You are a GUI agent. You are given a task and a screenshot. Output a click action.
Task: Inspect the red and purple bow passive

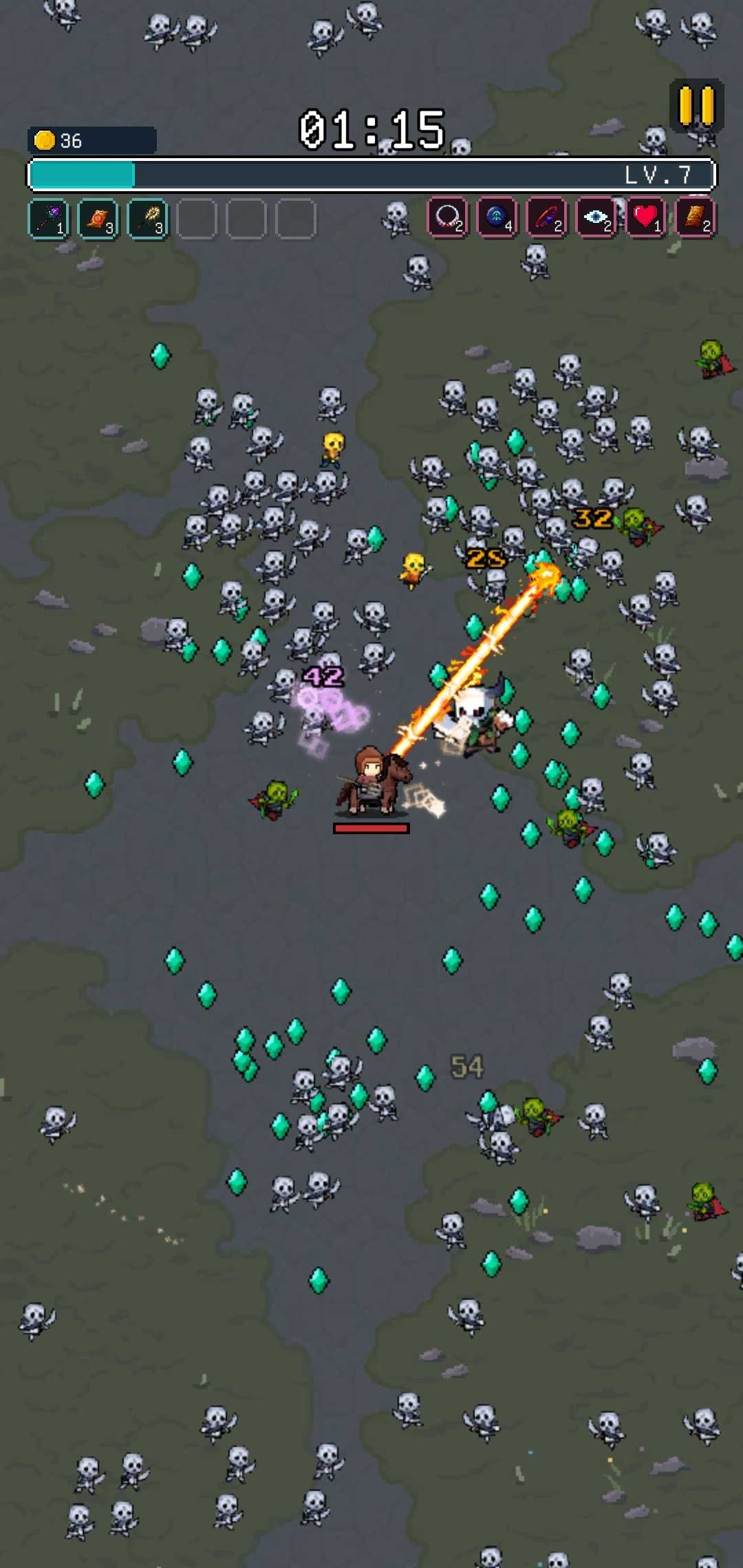(x=547, y=218)
